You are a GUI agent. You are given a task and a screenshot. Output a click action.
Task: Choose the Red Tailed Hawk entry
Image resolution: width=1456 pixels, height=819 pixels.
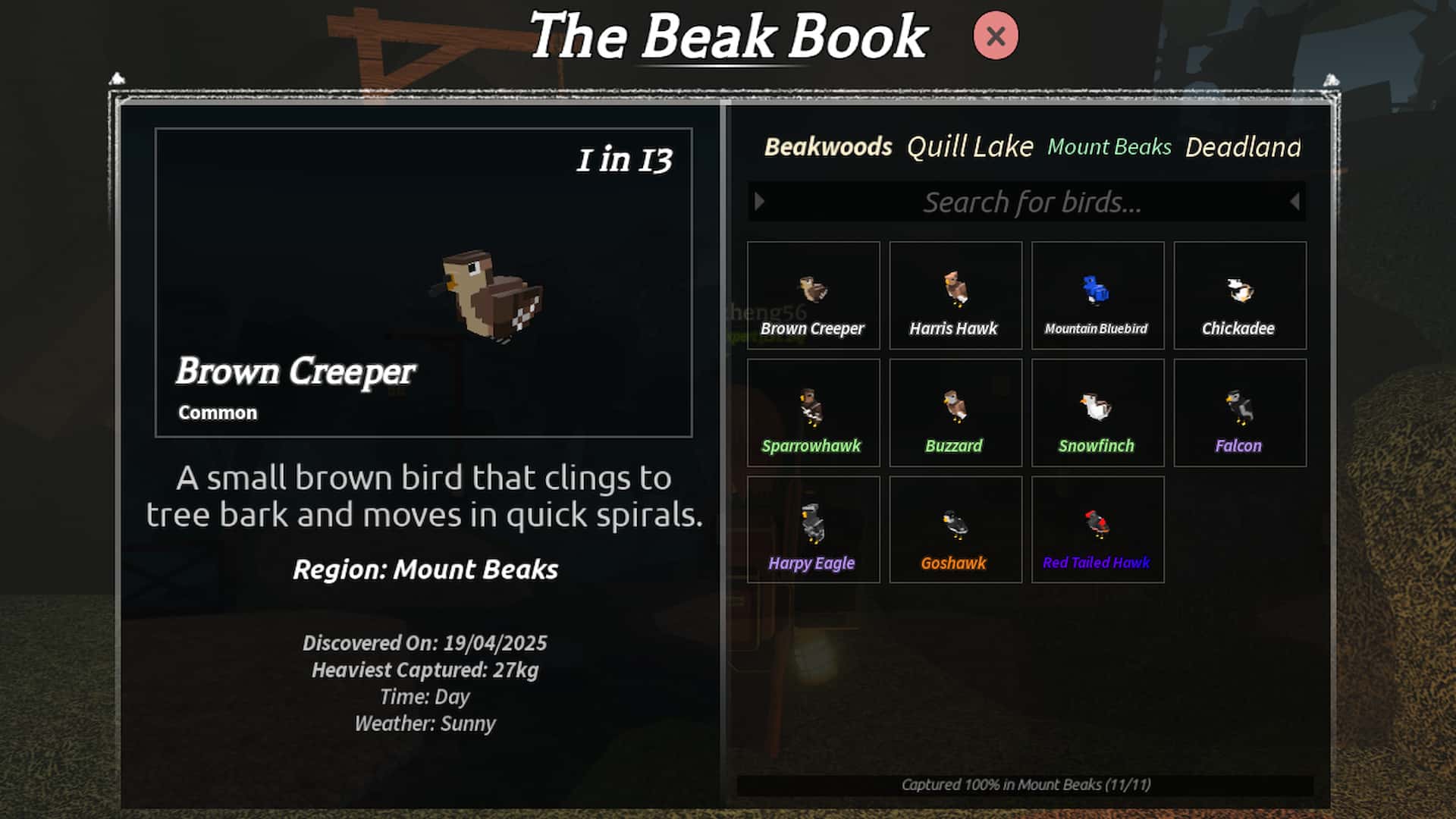coord(1097,530)
